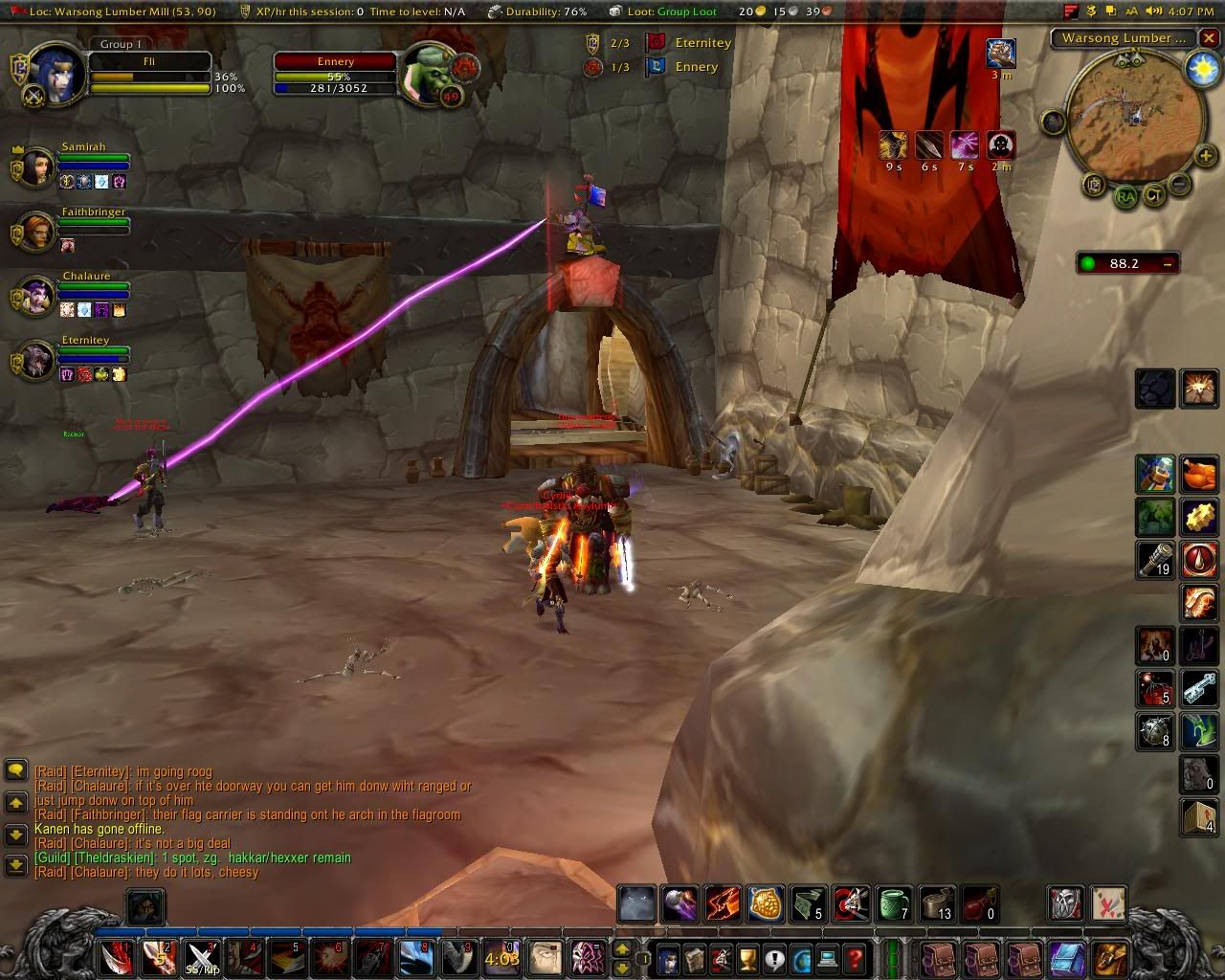Use the green mug item showing 7
Image resolution: width=1225 pixels, height=980 pixels.
click(x=894, y=903)
